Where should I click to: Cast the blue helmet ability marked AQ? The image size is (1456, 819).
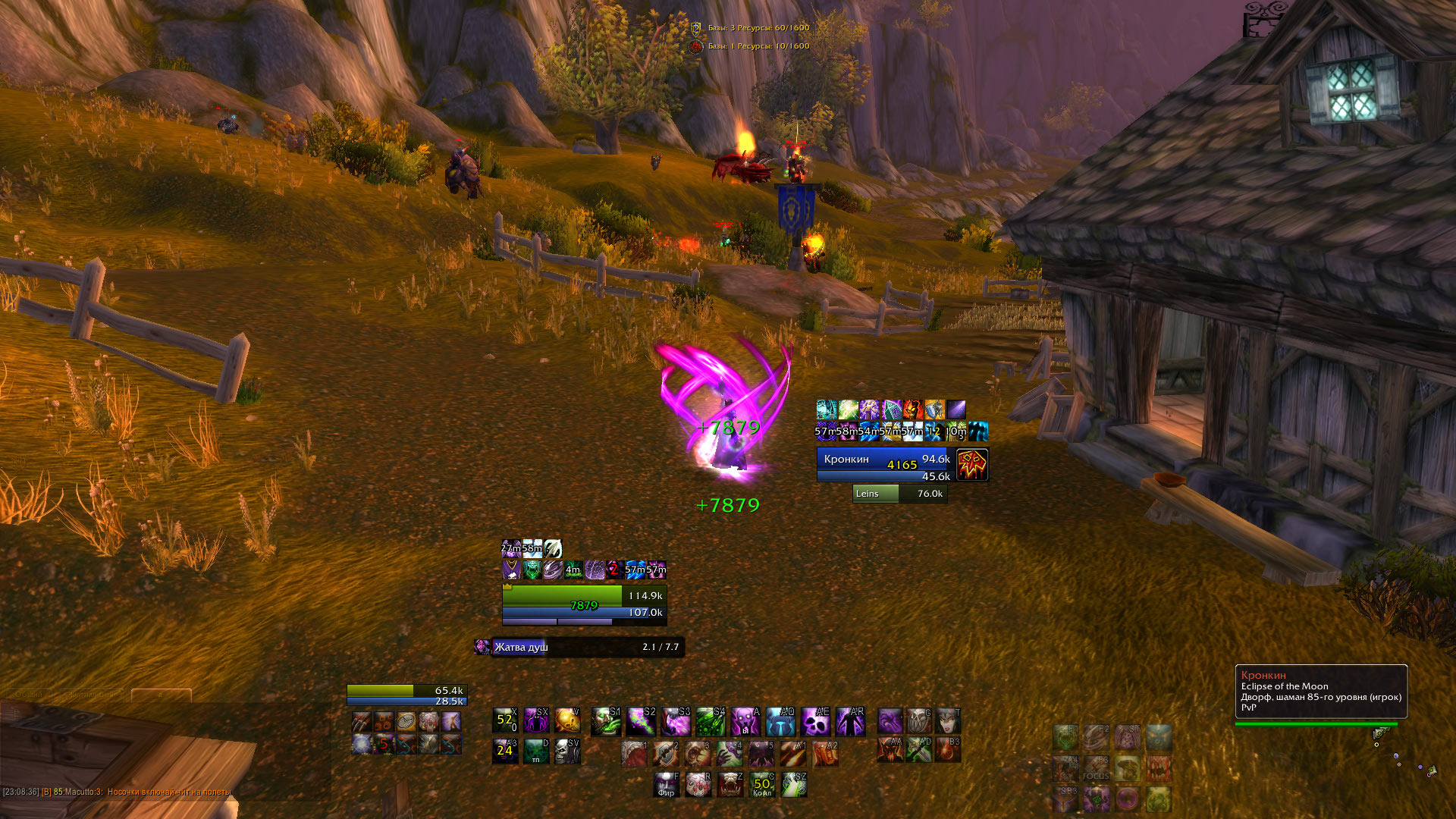780,722
